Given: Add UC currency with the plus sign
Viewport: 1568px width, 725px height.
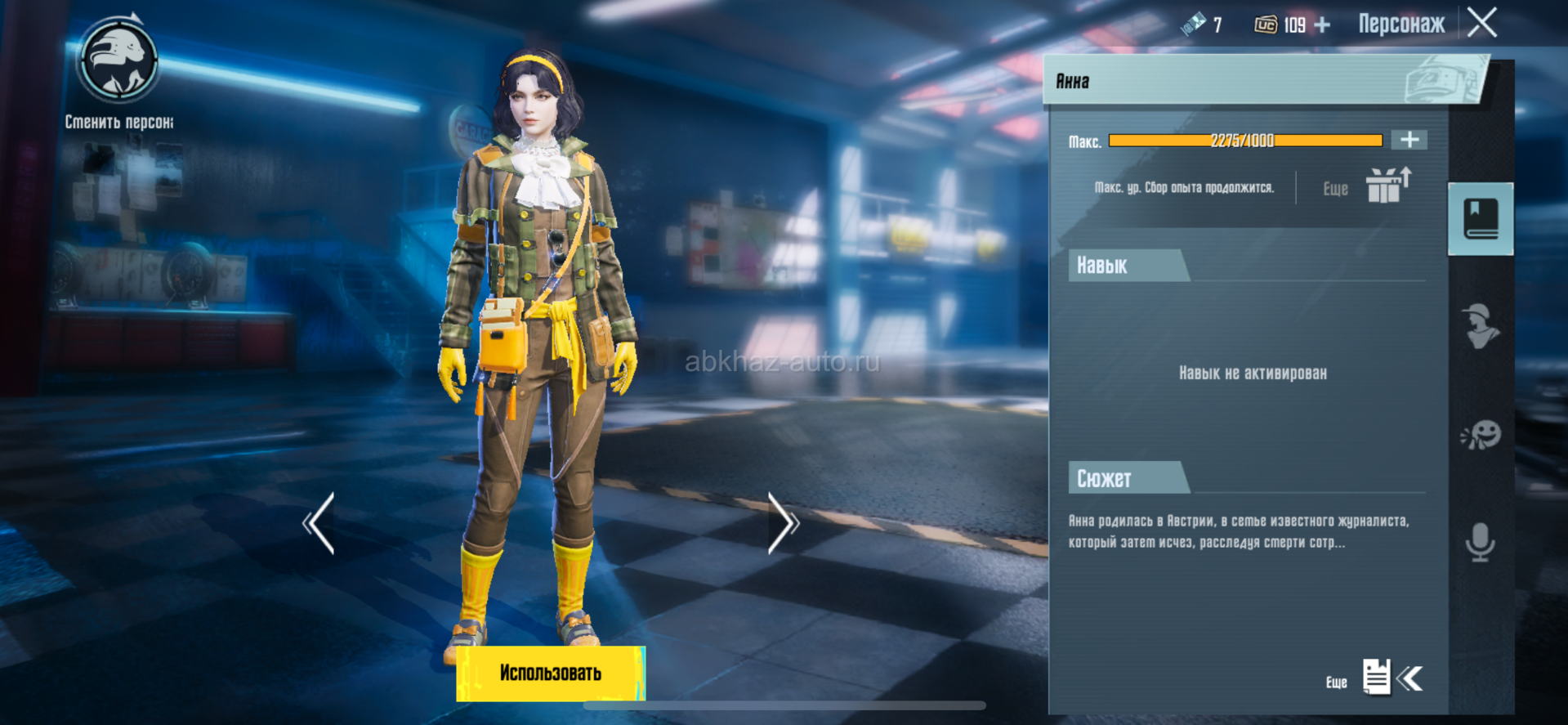Looking at the screenshot, I should [1322, 25].
